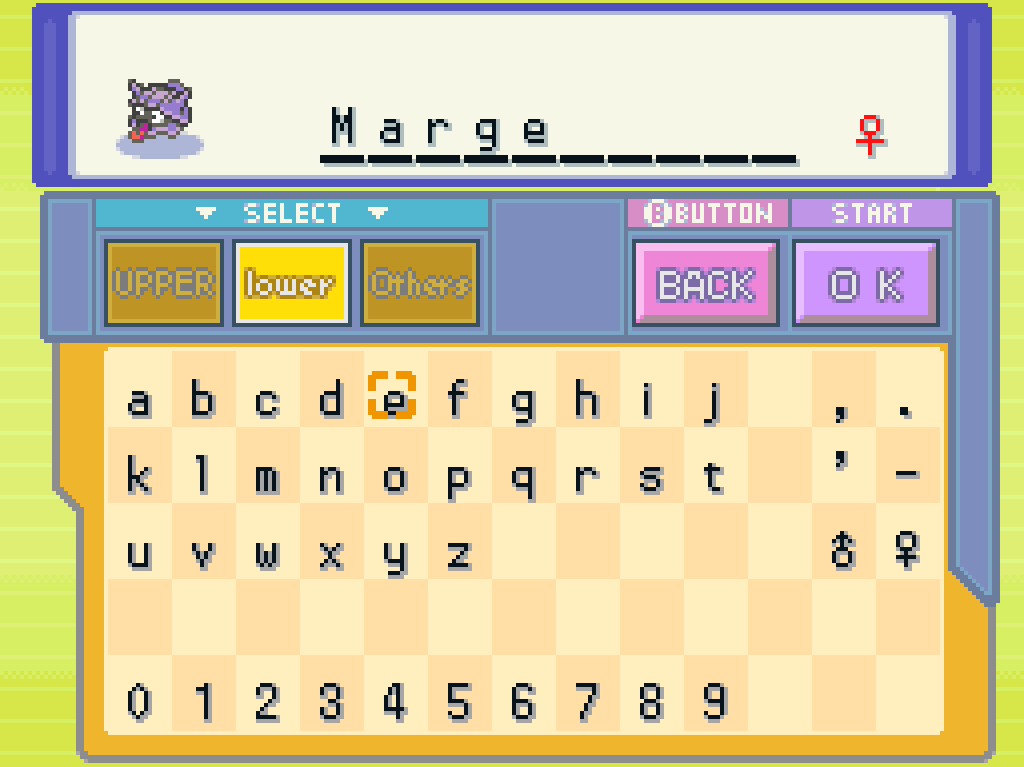This screenshot has height=767, width=1024.
Task: Choose the highlighted letter e key
Action: click(395, 401)
